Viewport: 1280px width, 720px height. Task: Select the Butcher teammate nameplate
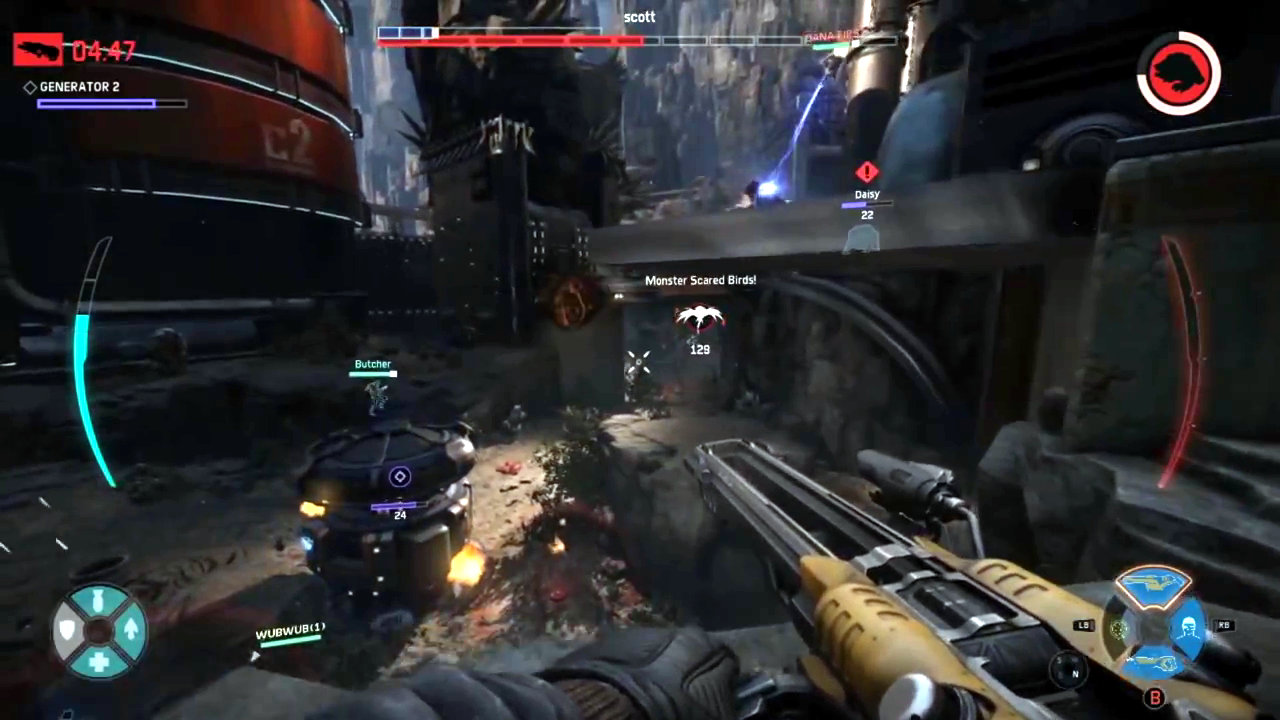tap(372, 365)
